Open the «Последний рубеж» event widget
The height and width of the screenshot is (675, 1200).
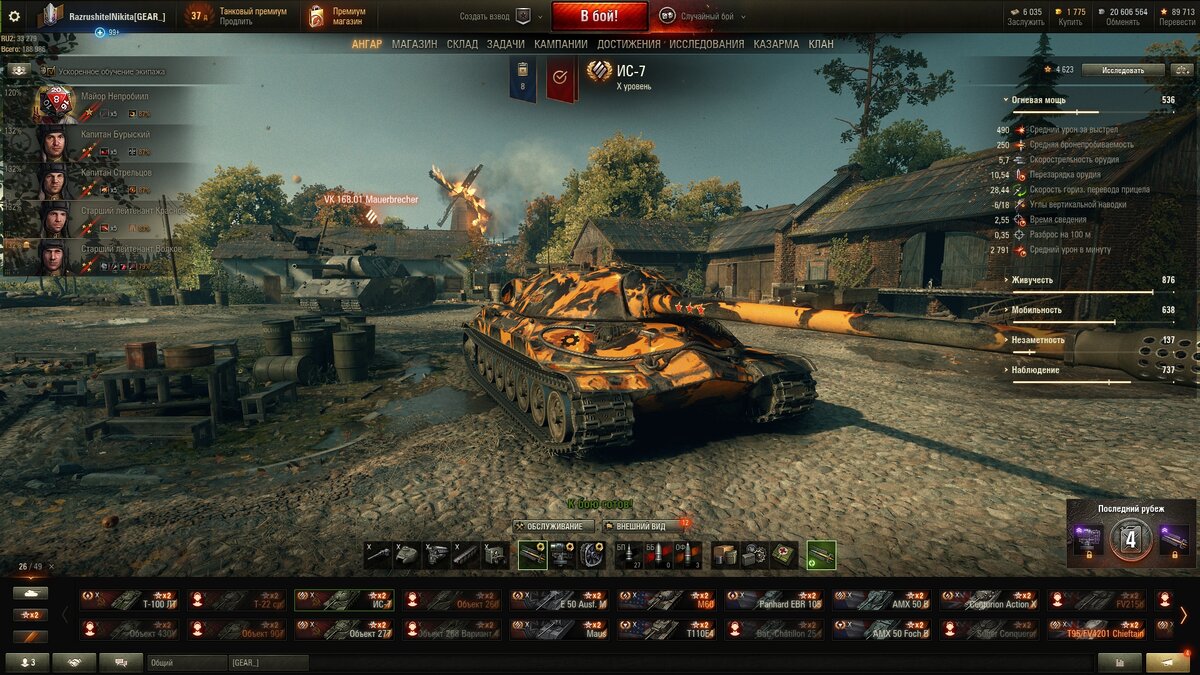tap(1131, 534)
